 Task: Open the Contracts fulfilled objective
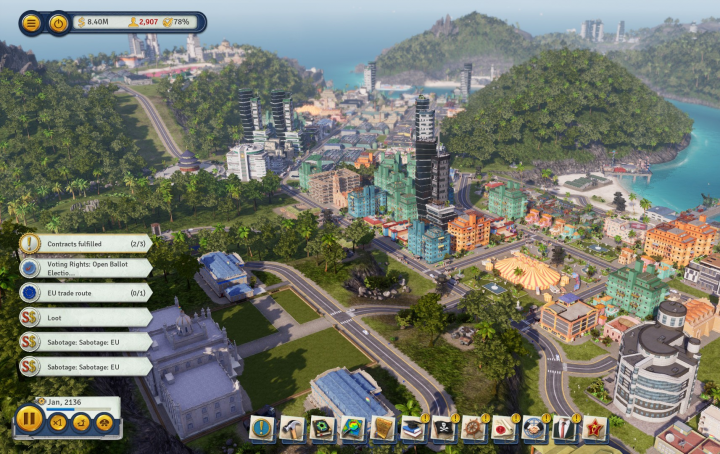tap(86, 243)
